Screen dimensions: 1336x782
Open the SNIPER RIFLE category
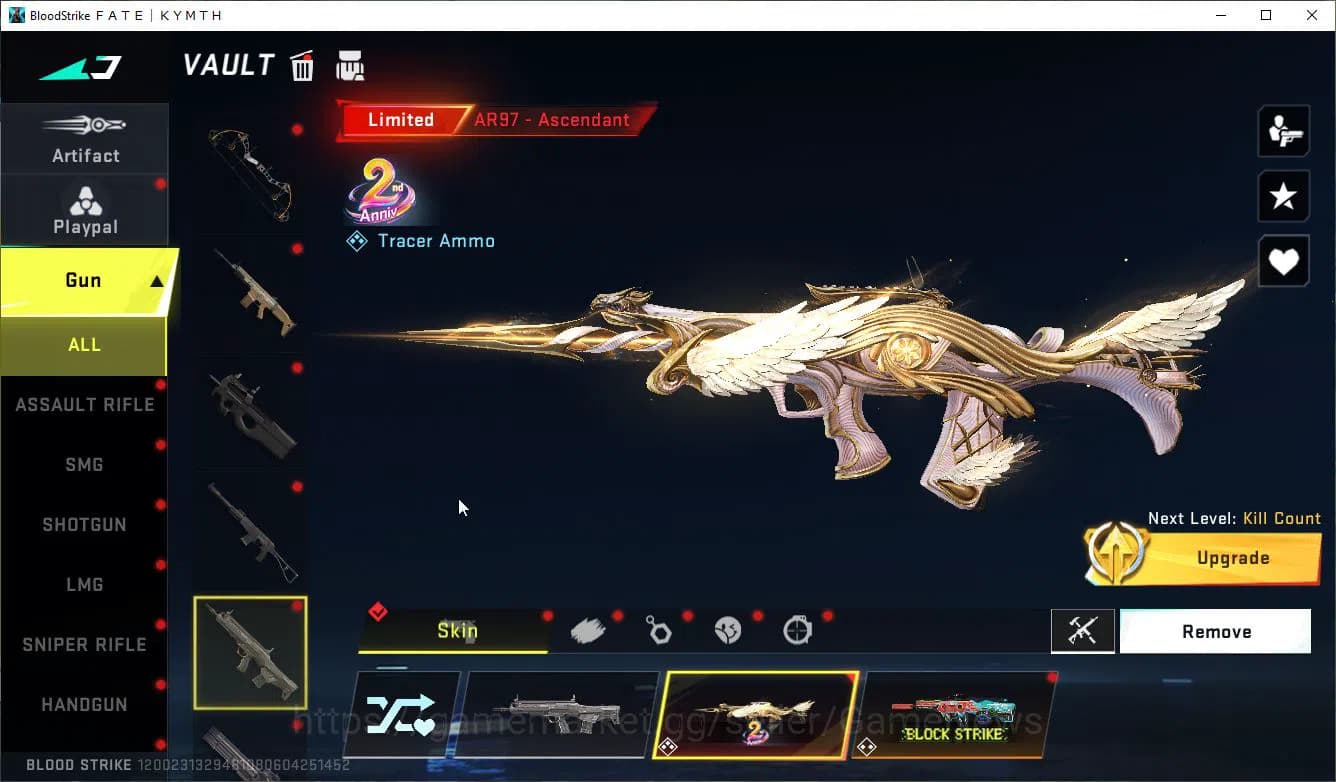[x=84, y=644]
